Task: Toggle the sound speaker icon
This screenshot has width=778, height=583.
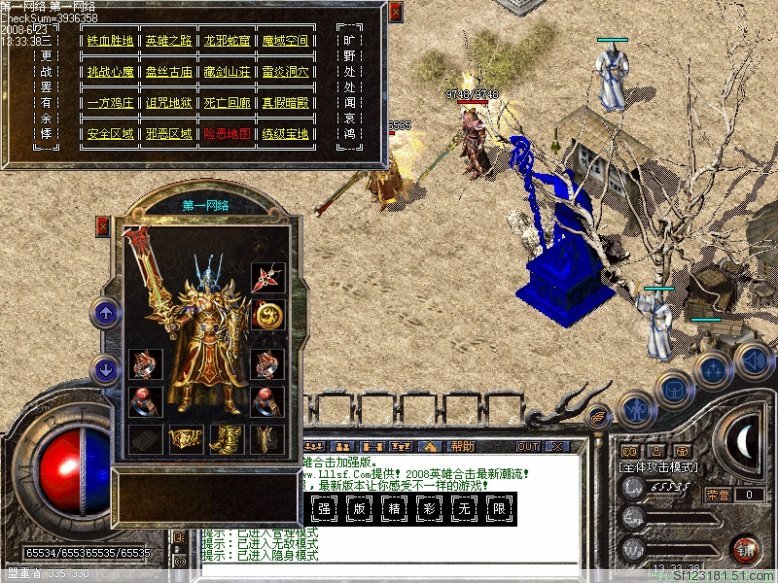Action: 752,360
